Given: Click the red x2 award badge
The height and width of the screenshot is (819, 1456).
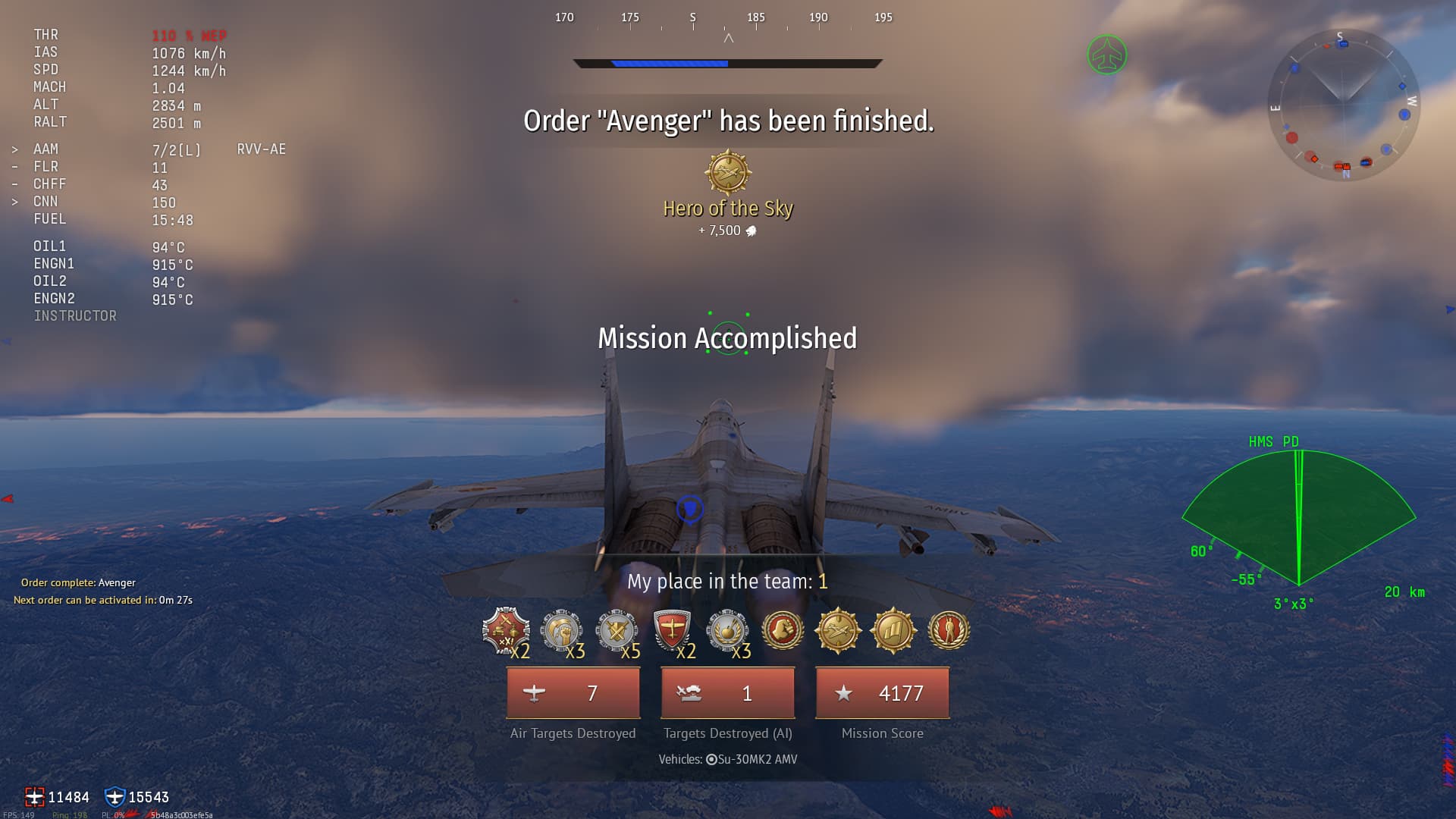Looking at the screenshot, I should 505,630.
